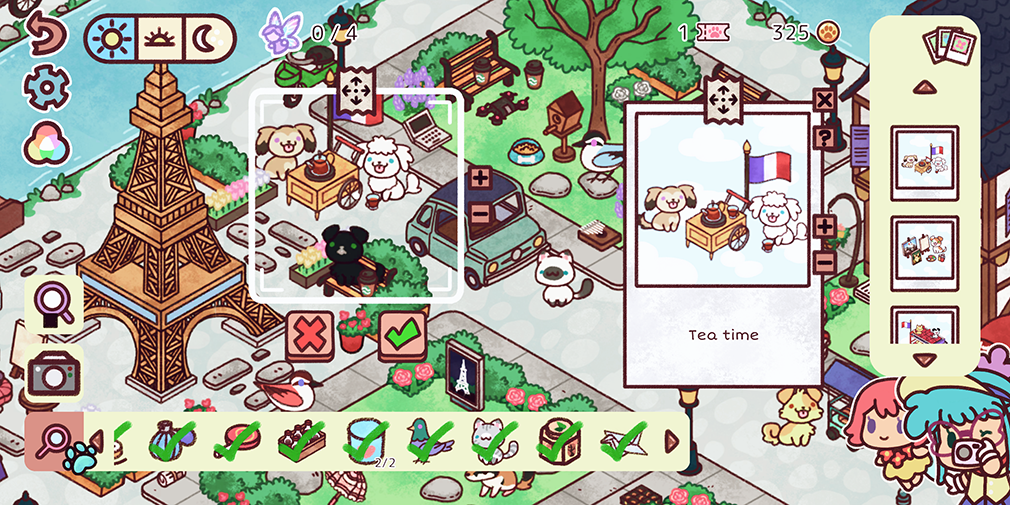The image size is (1010, 505).
Task: Zoom out the Tea time reference photo
Action: pos(825,263)
